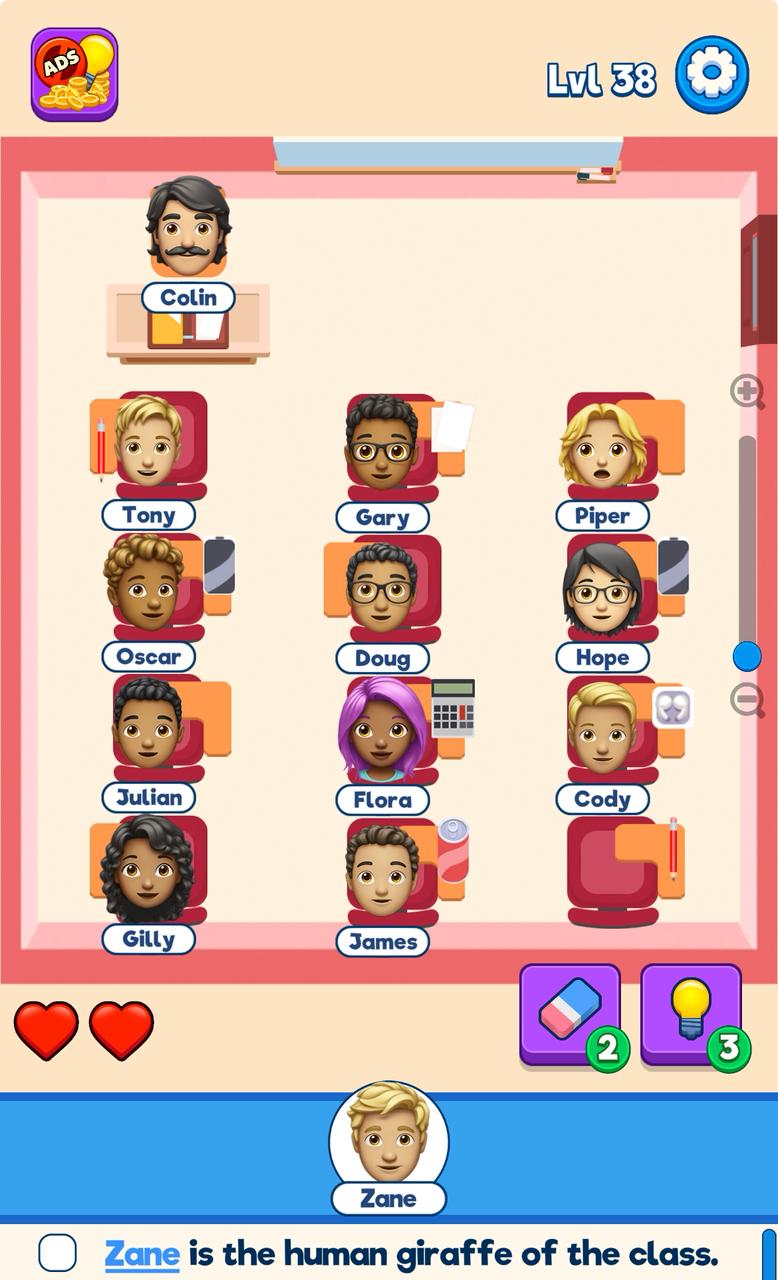Screen dimensions: 778x1280
Task: Choose Piper's seat
Action: [x=603, y=447]
